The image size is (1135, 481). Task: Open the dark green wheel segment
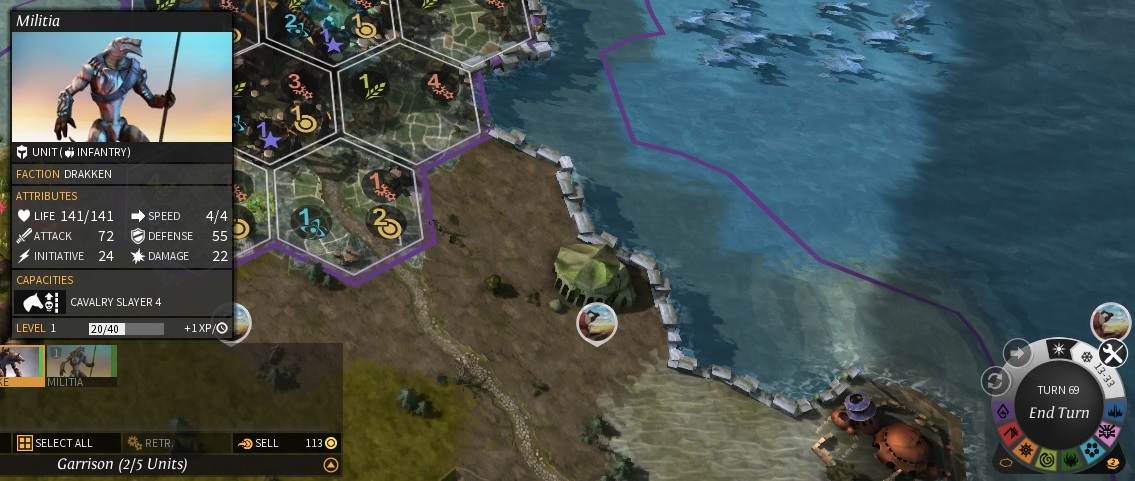1070,457
